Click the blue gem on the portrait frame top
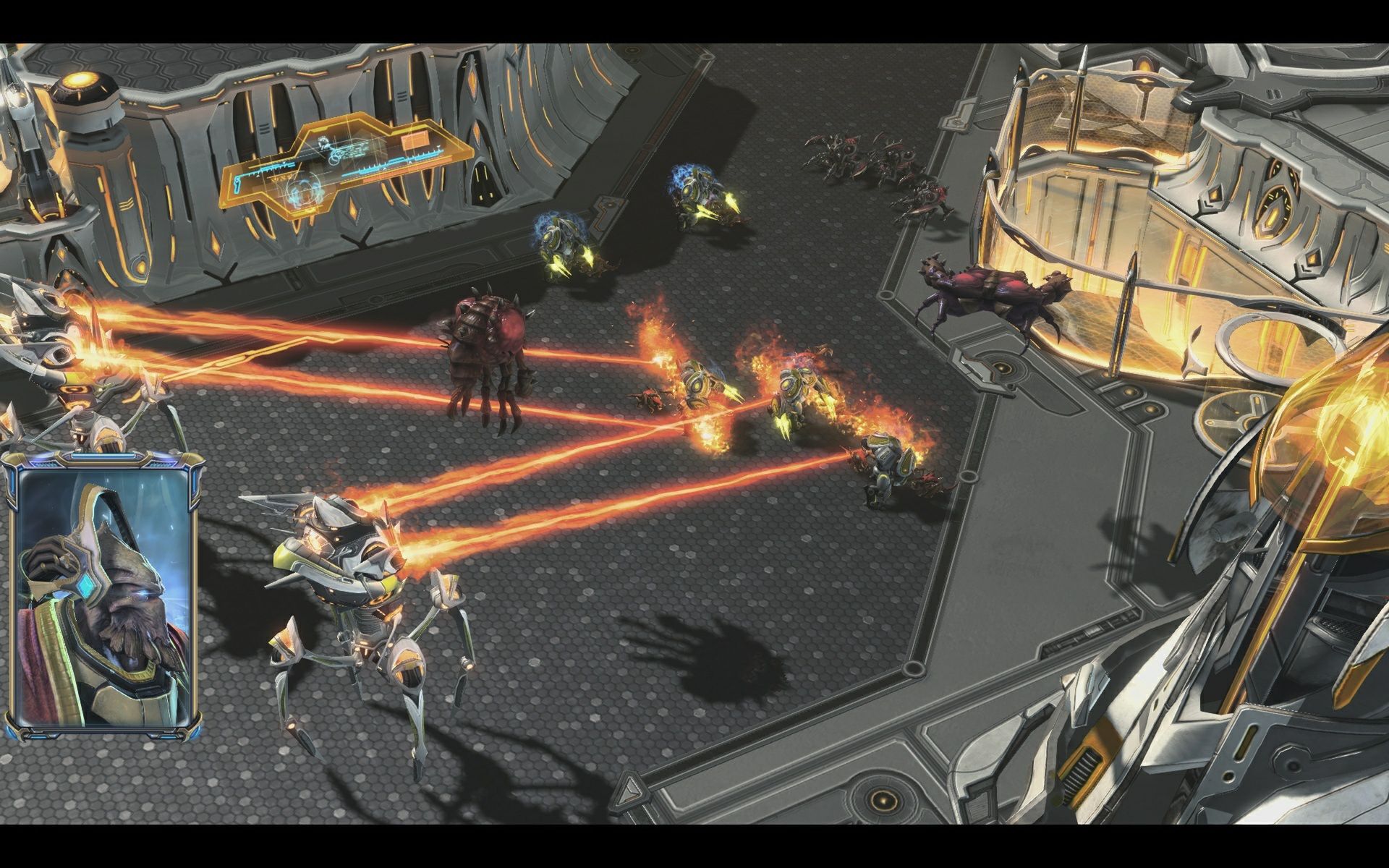 (103, 455)
